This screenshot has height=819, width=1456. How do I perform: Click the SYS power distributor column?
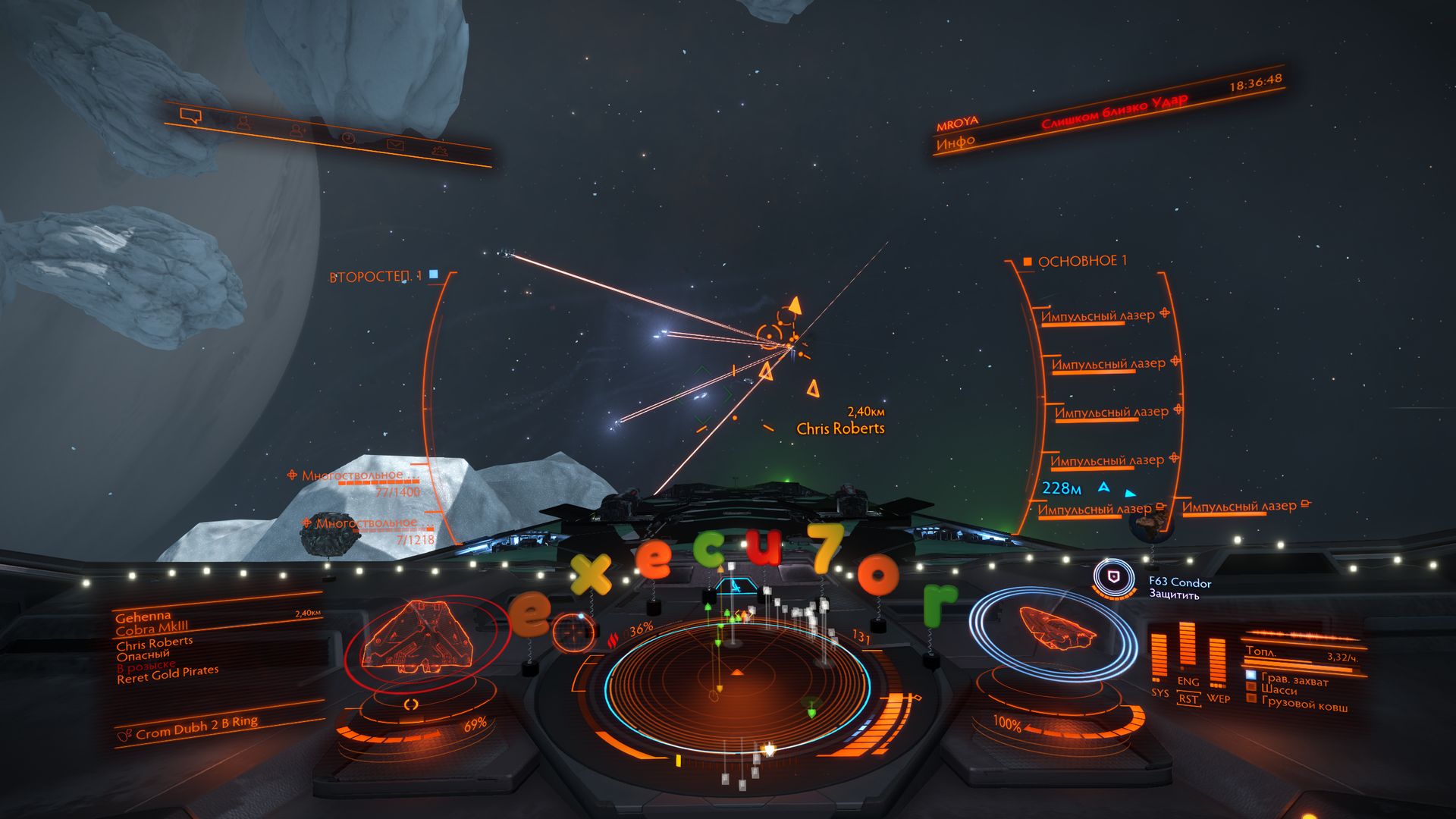[1159, 657]
